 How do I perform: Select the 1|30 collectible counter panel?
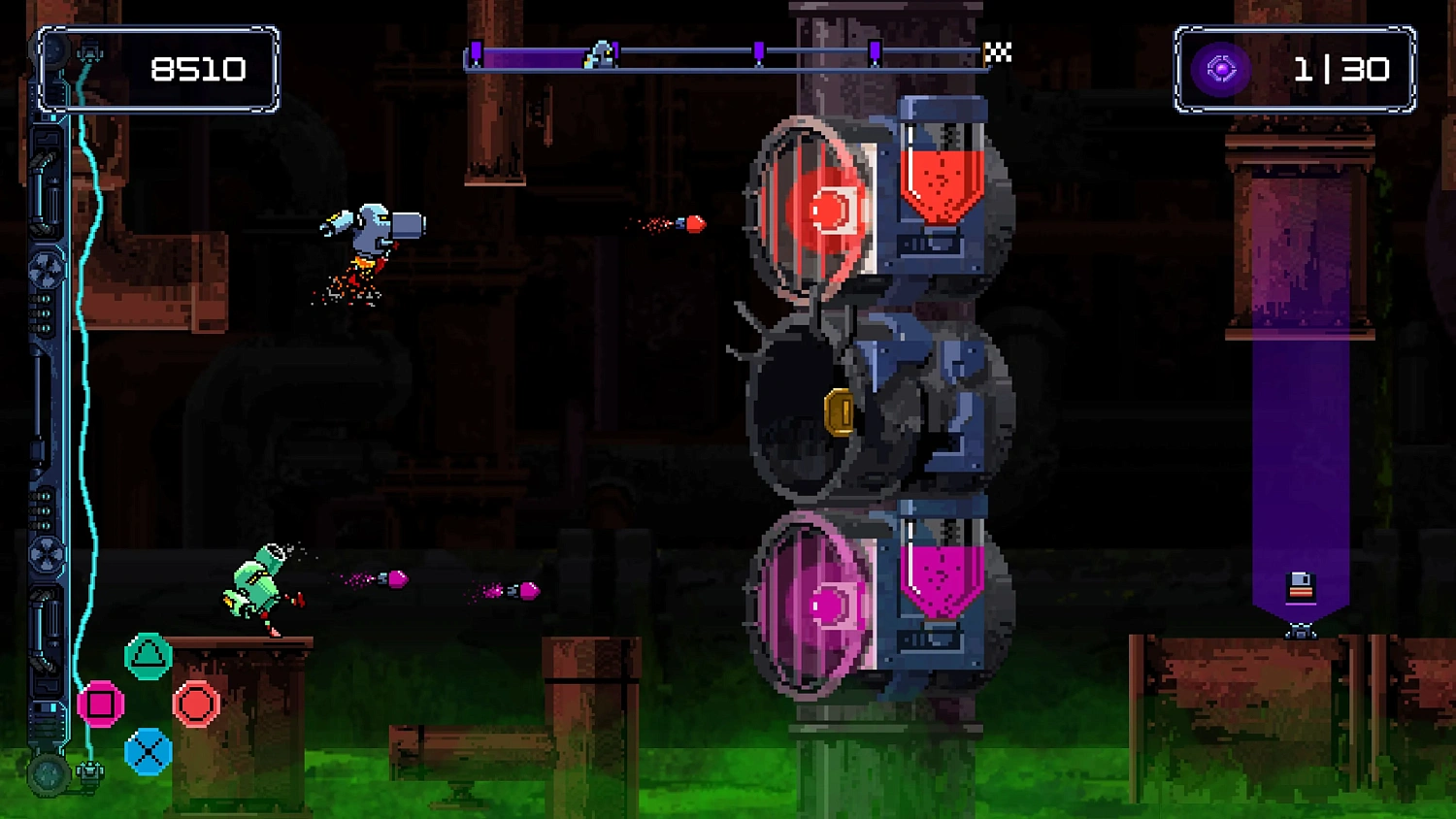click(x=1294, y=69)
